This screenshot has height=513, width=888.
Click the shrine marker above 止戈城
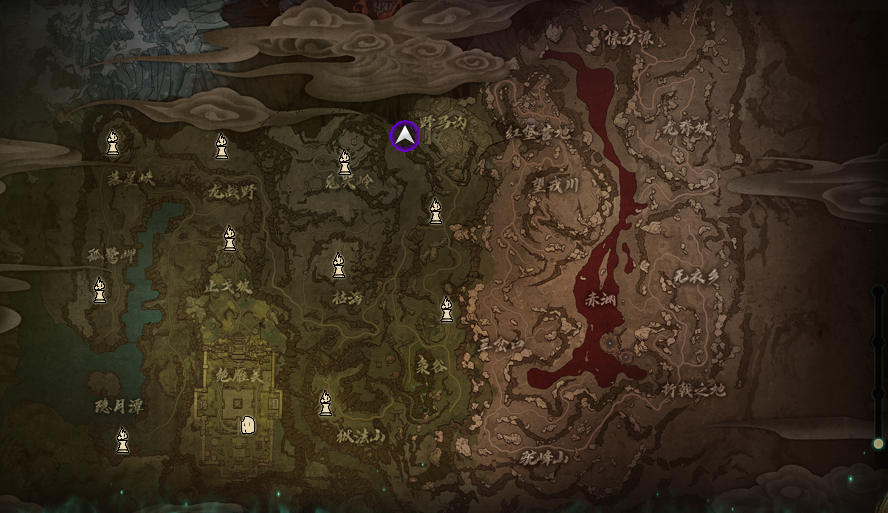(x=229, y=239)
